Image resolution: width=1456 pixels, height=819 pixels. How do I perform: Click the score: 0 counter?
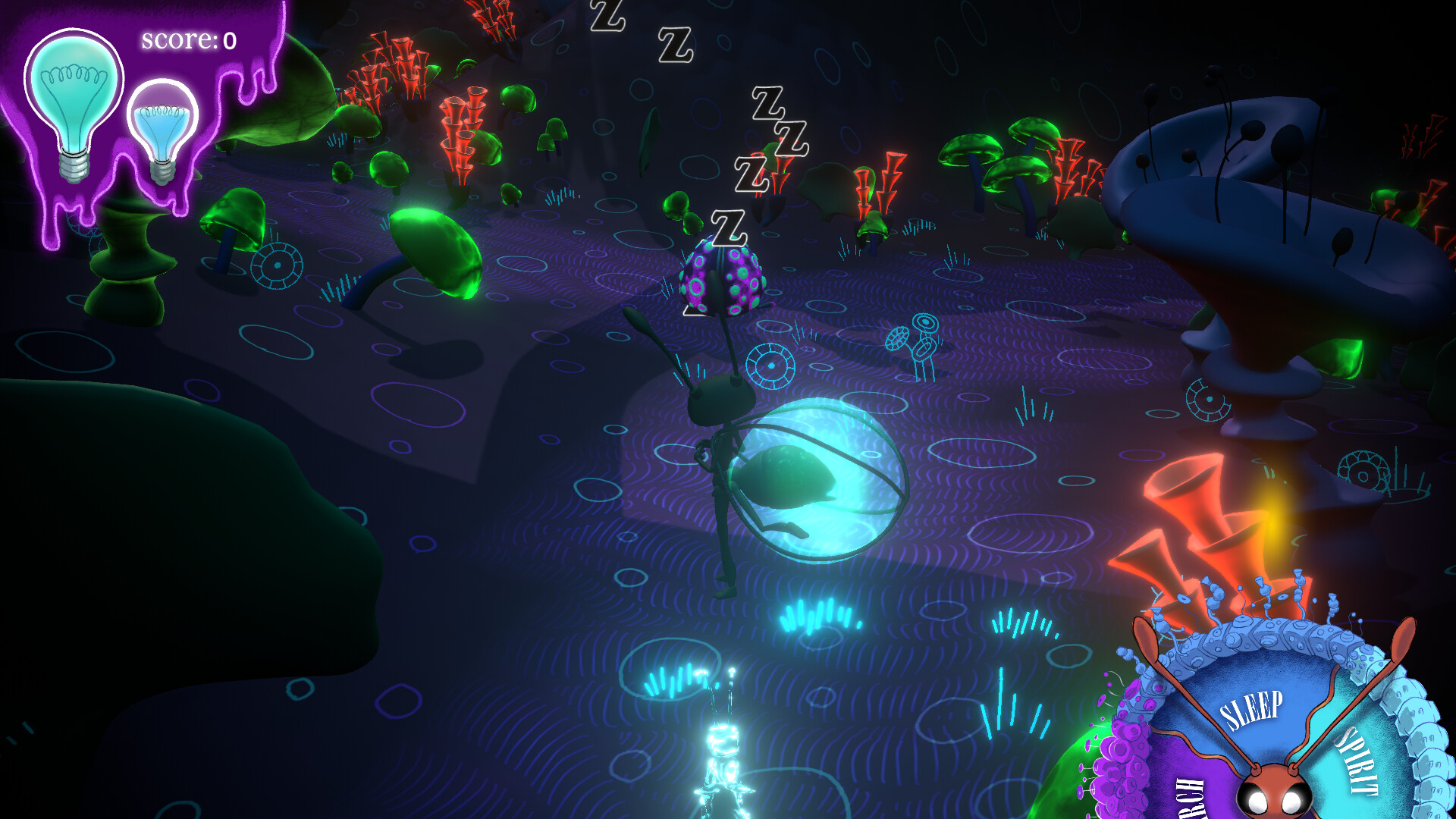188,39
